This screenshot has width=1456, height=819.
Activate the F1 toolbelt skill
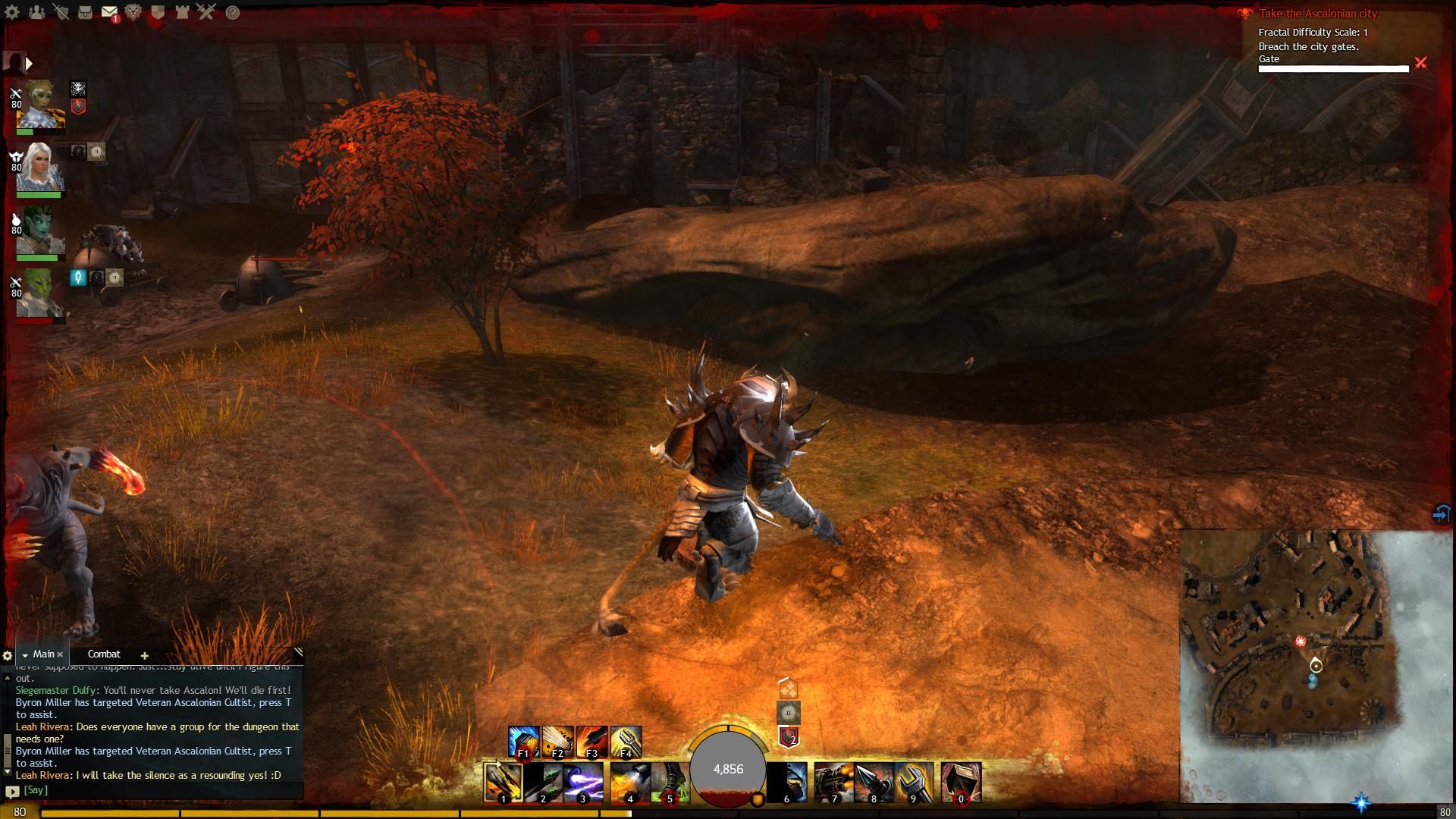point(523,742)
